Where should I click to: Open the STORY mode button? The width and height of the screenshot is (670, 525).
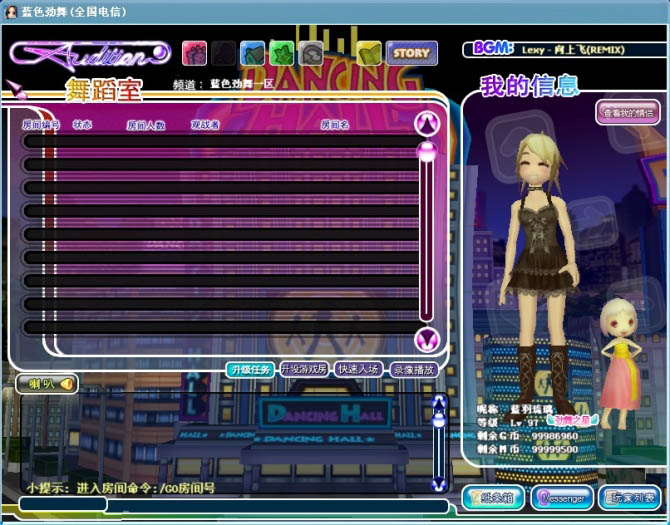(411, 53)
